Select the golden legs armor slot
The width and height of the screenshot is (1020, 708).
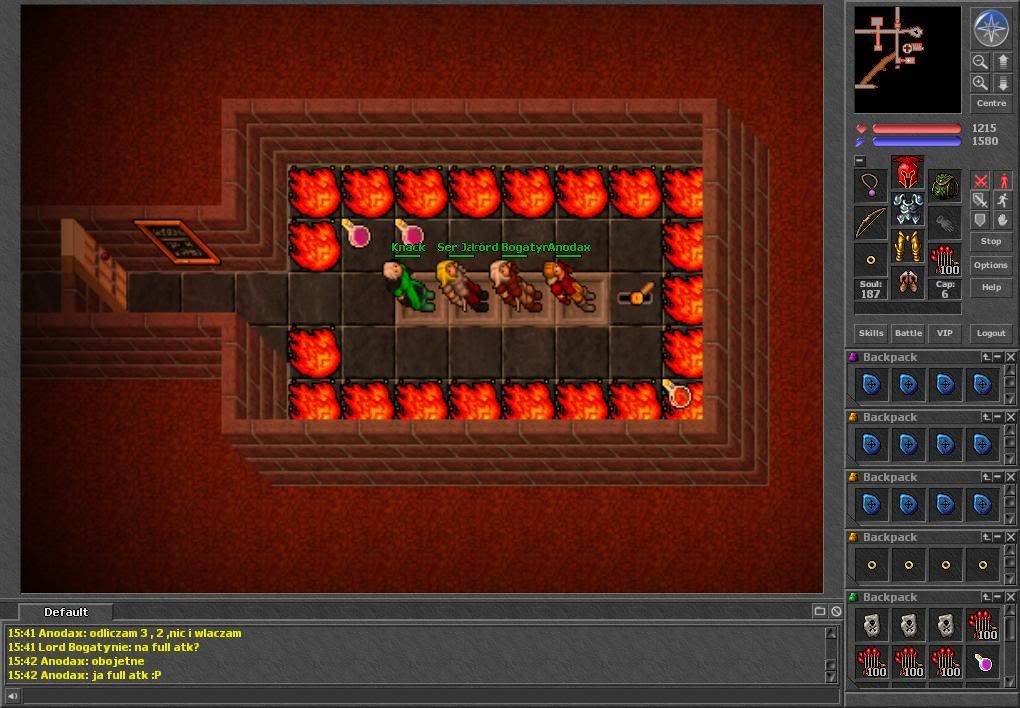point(907,246)
